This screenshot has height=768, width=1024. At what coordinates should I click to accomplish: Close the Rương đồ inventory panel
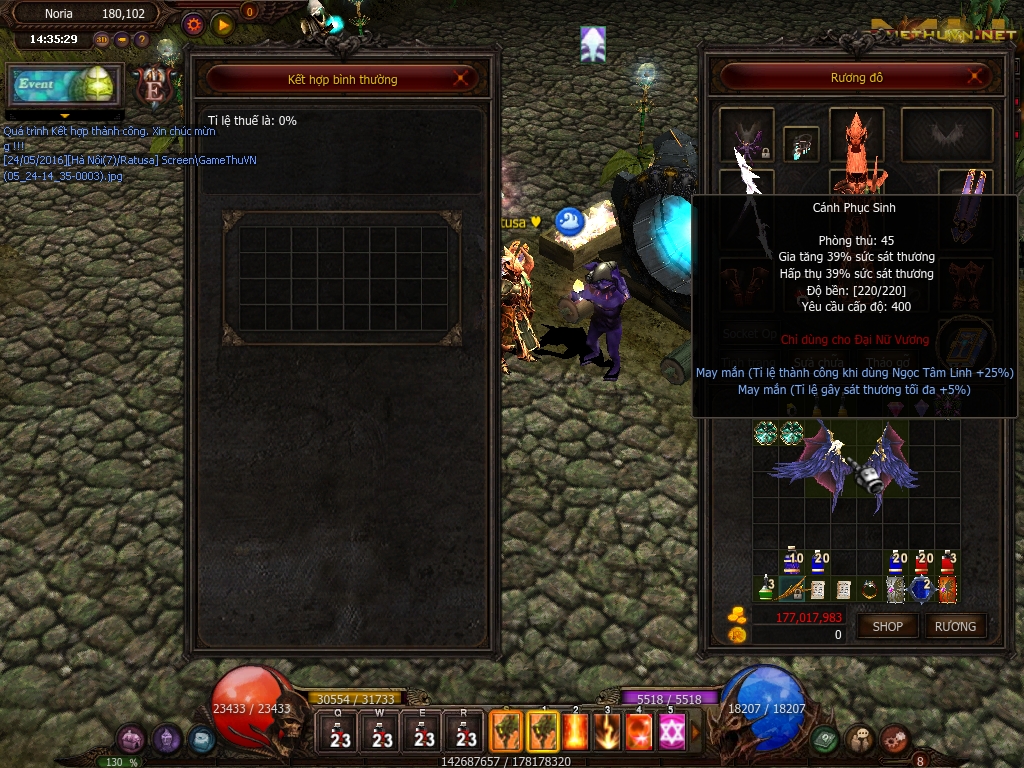tap(976, 77)
